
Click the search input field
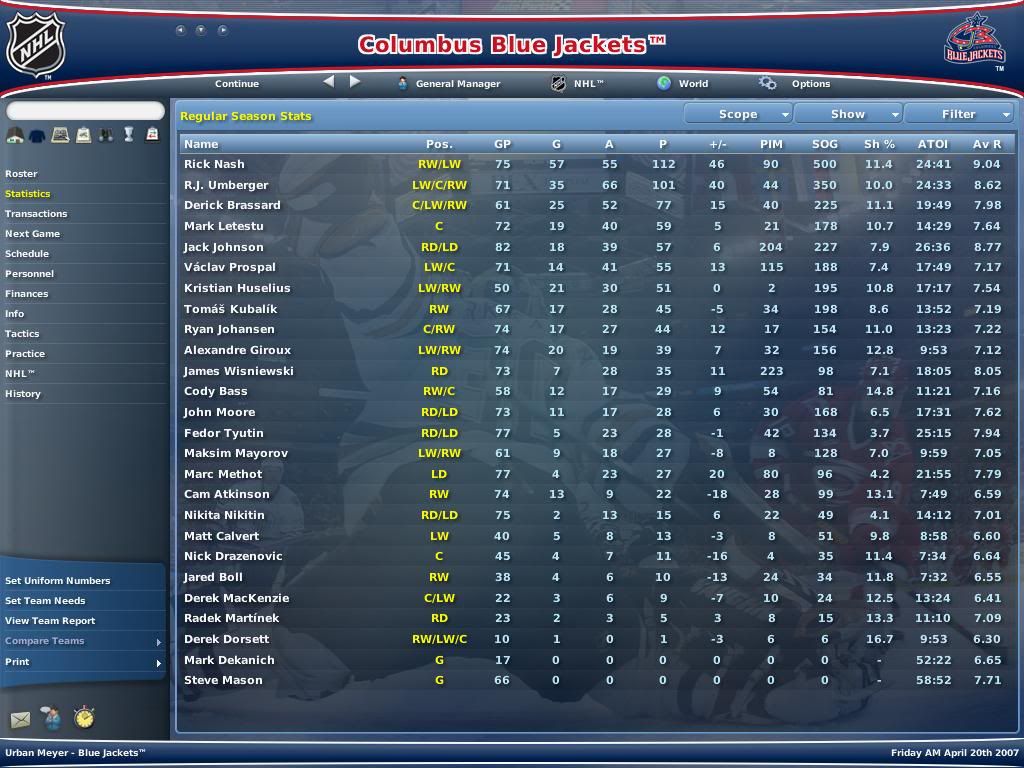[85, 111]
